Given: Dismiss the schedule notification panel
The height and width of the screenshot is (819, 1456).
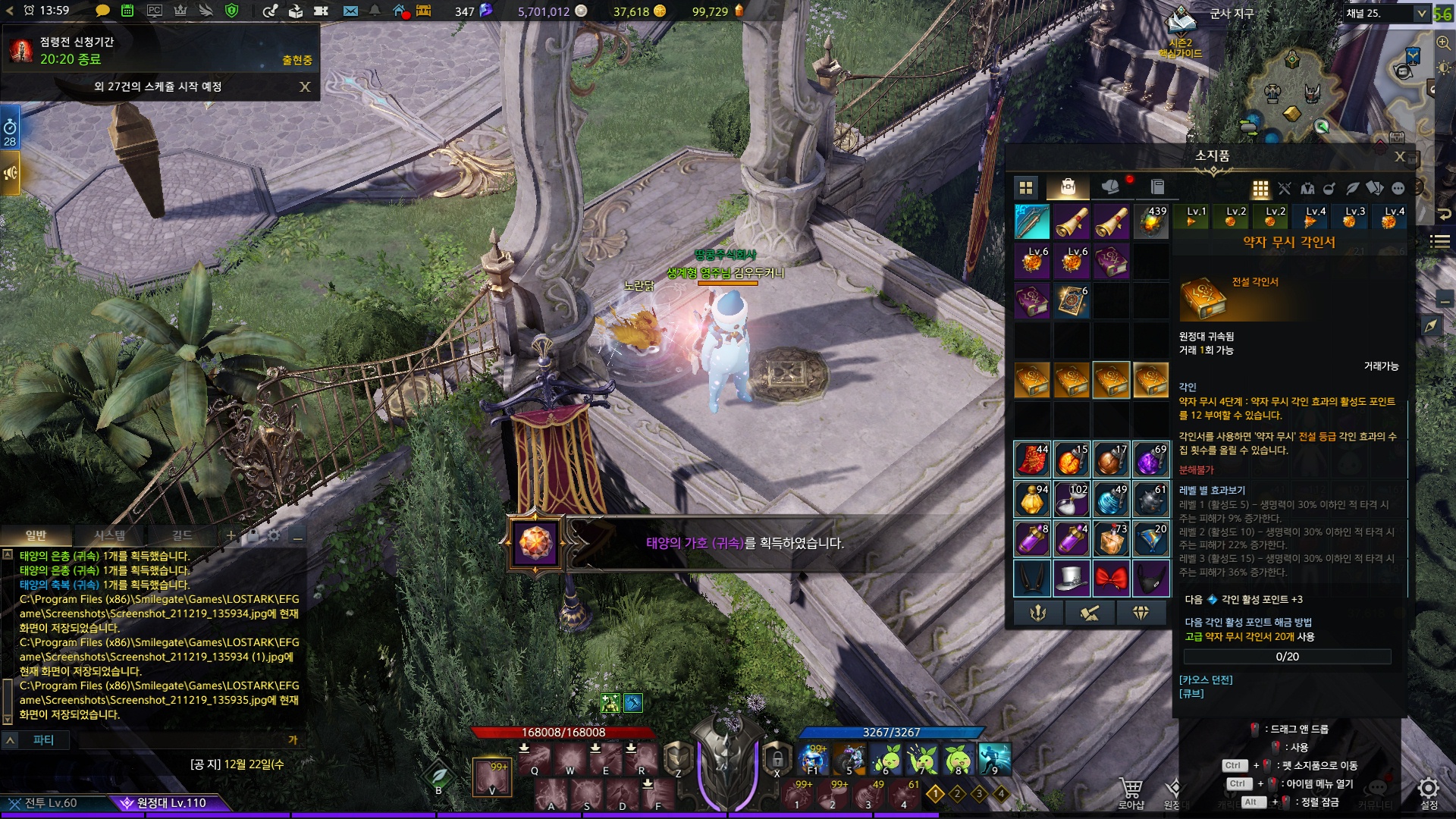Looking at the screenshot, I should coord(305,87).
